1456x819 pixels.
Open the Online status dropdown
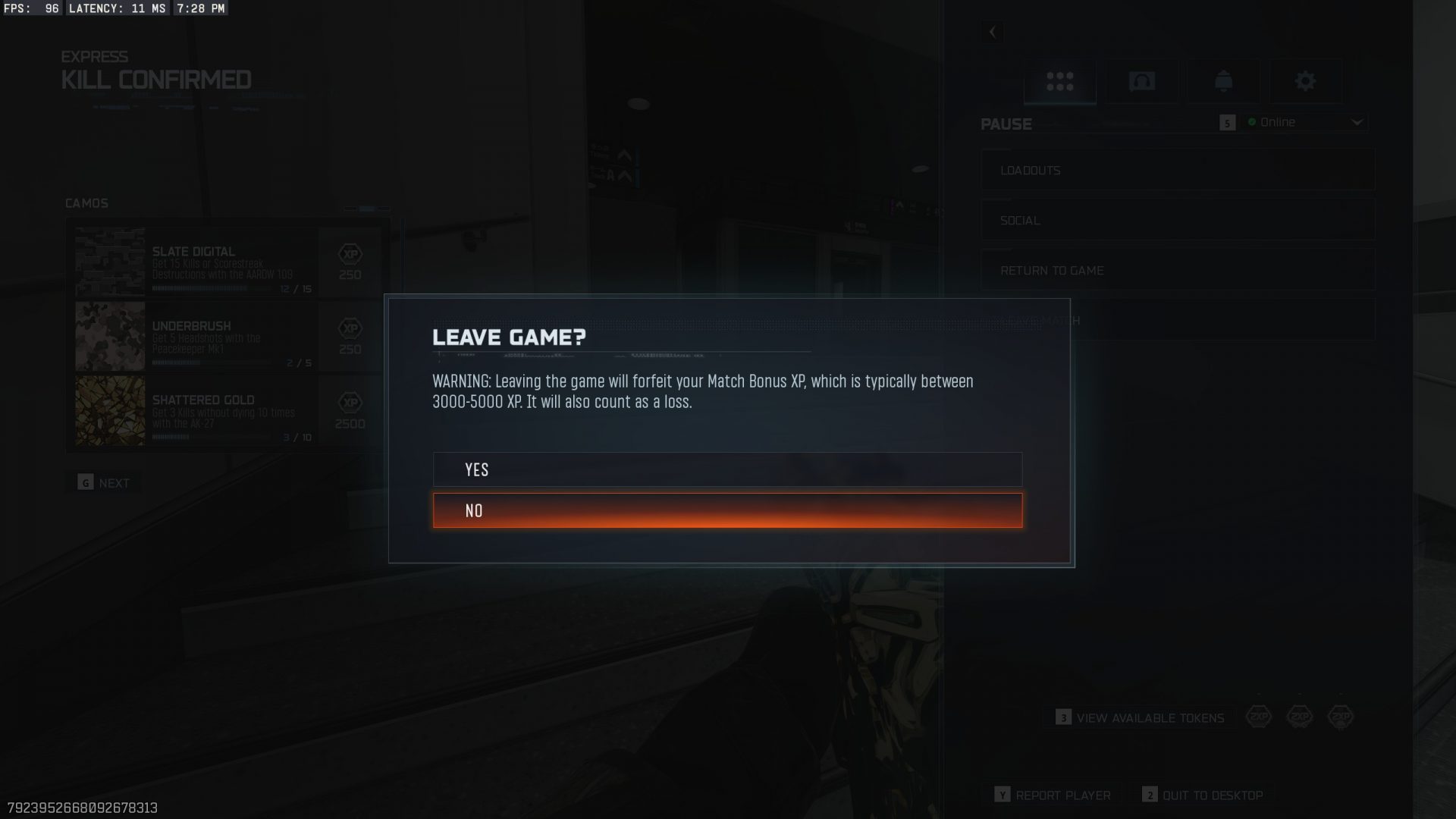point(1304,122)
